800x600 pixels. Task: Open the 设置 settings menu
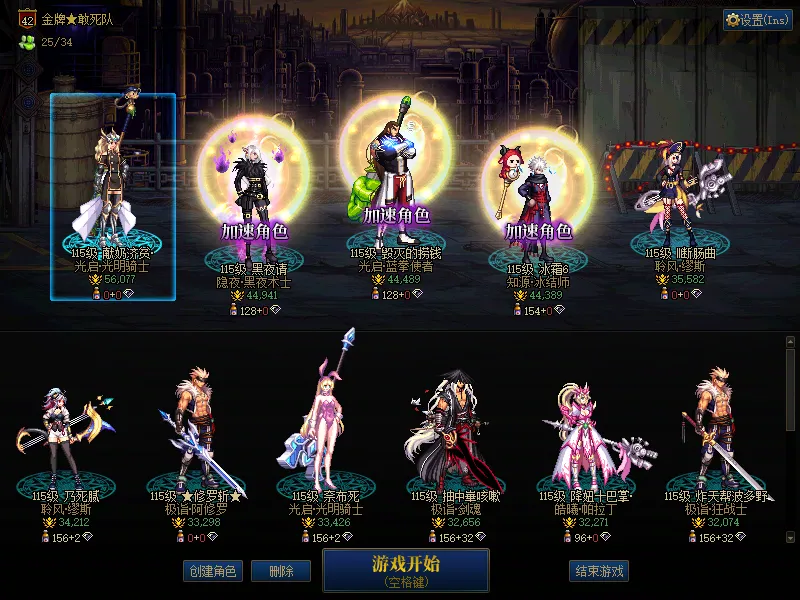758,20
